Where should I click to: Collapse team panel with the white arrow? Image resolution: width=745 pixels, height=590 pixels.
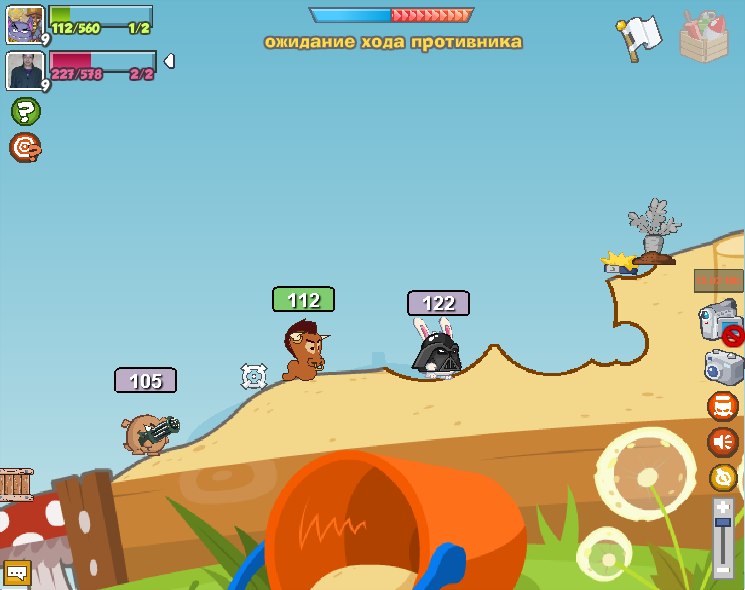[169, 62]
